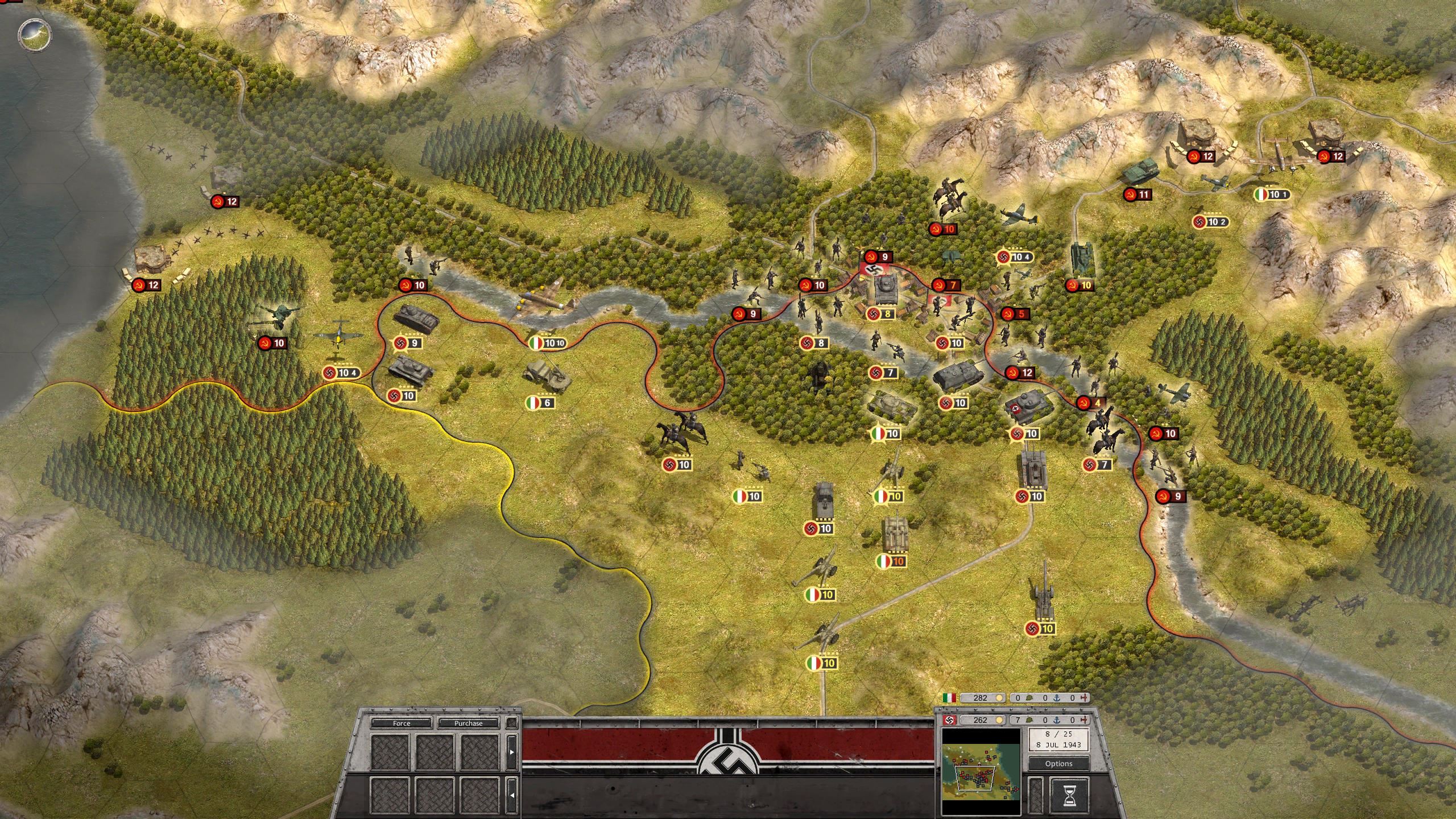Toggle the small square button beside Purchase
Viewport: 1456px width, 819px height.
(511, 723)
